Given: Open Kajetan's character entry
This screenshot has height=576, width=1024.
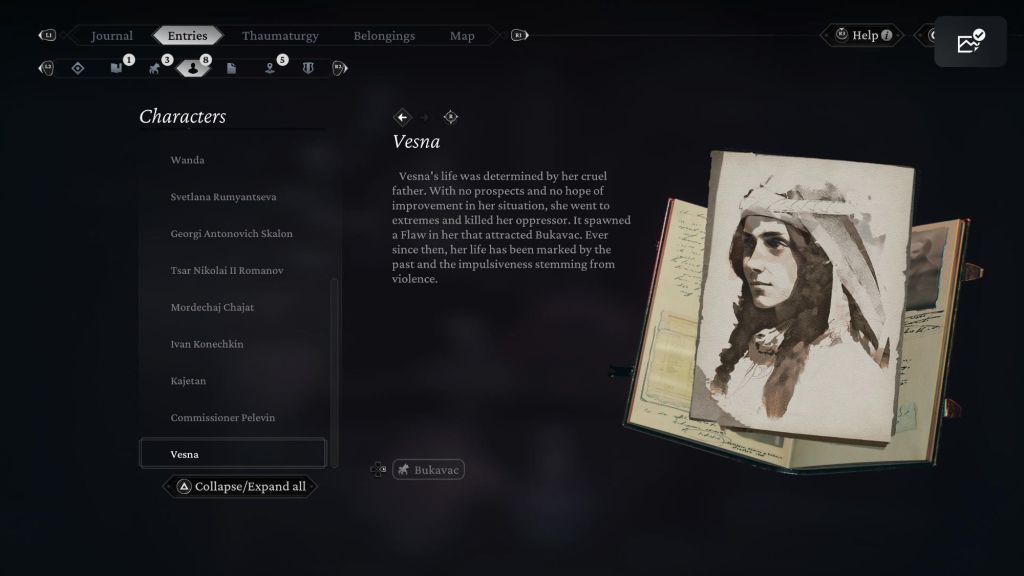Looking at the screenshot, I should [188, 381].
